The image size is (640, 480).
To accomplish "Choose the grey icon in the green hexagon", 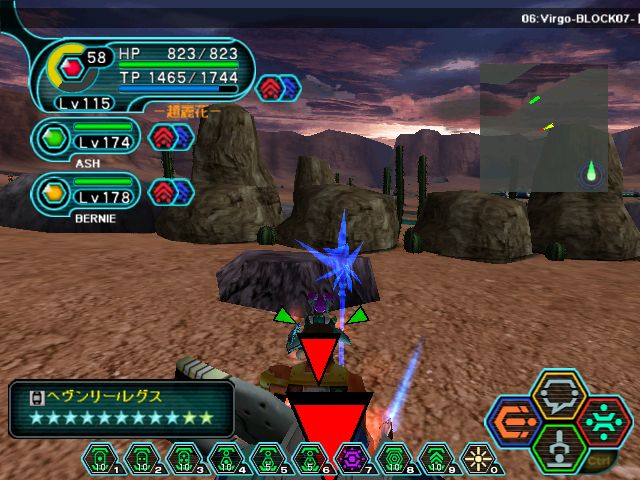I will [x=560, y=446].
